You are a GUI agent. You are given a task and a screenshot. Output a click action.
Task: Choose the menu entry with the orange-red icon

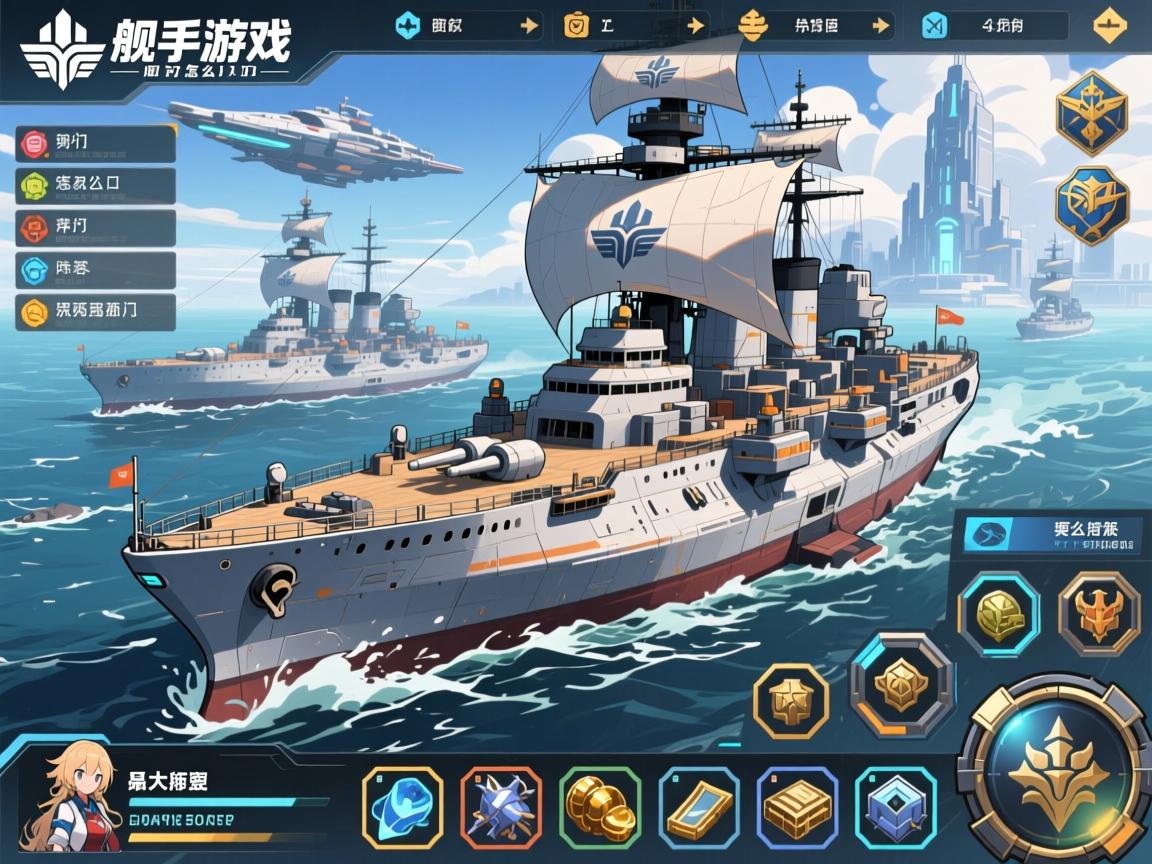coord(96,228)
